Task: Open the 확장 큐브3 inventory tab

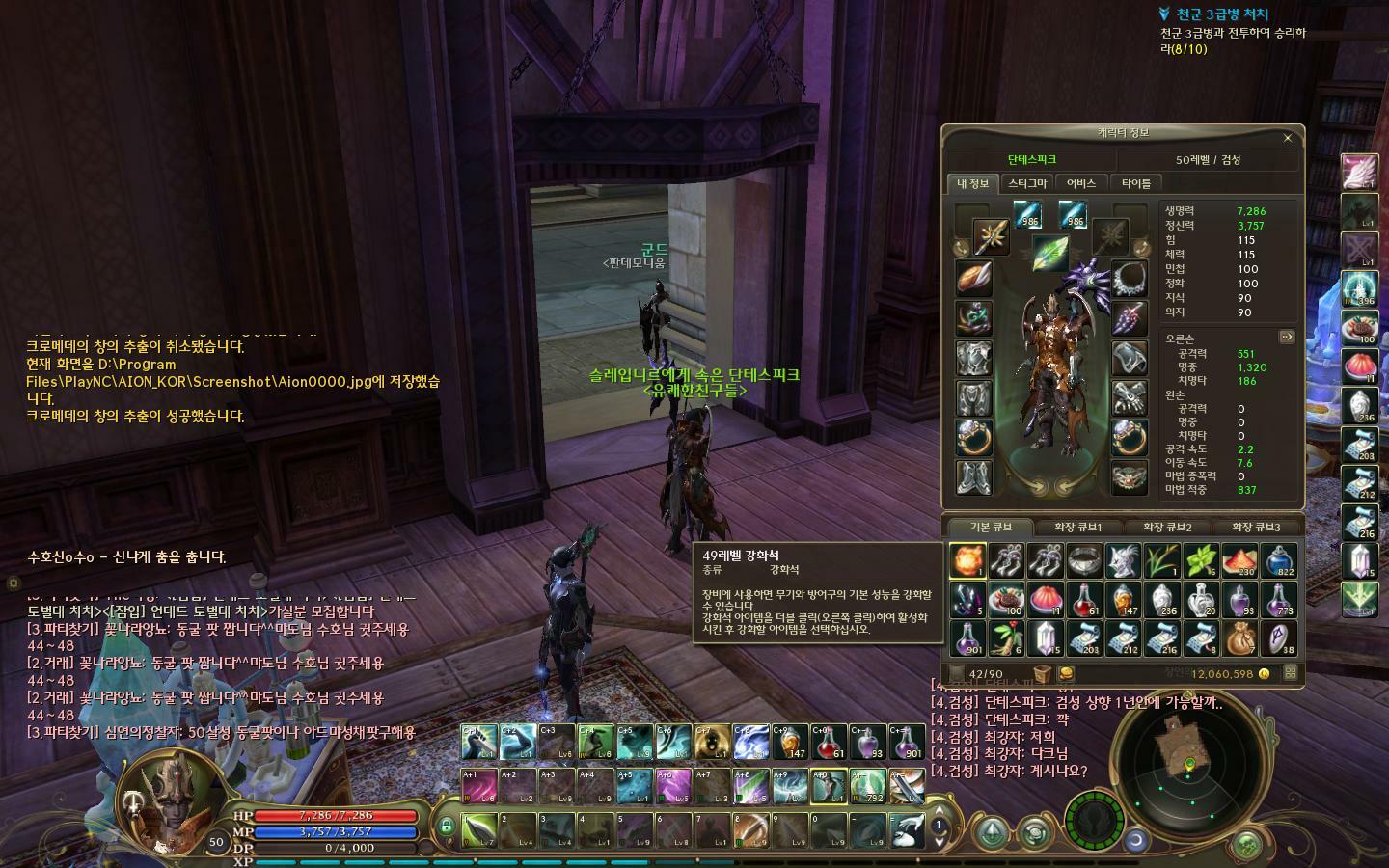Action: 1256,528
